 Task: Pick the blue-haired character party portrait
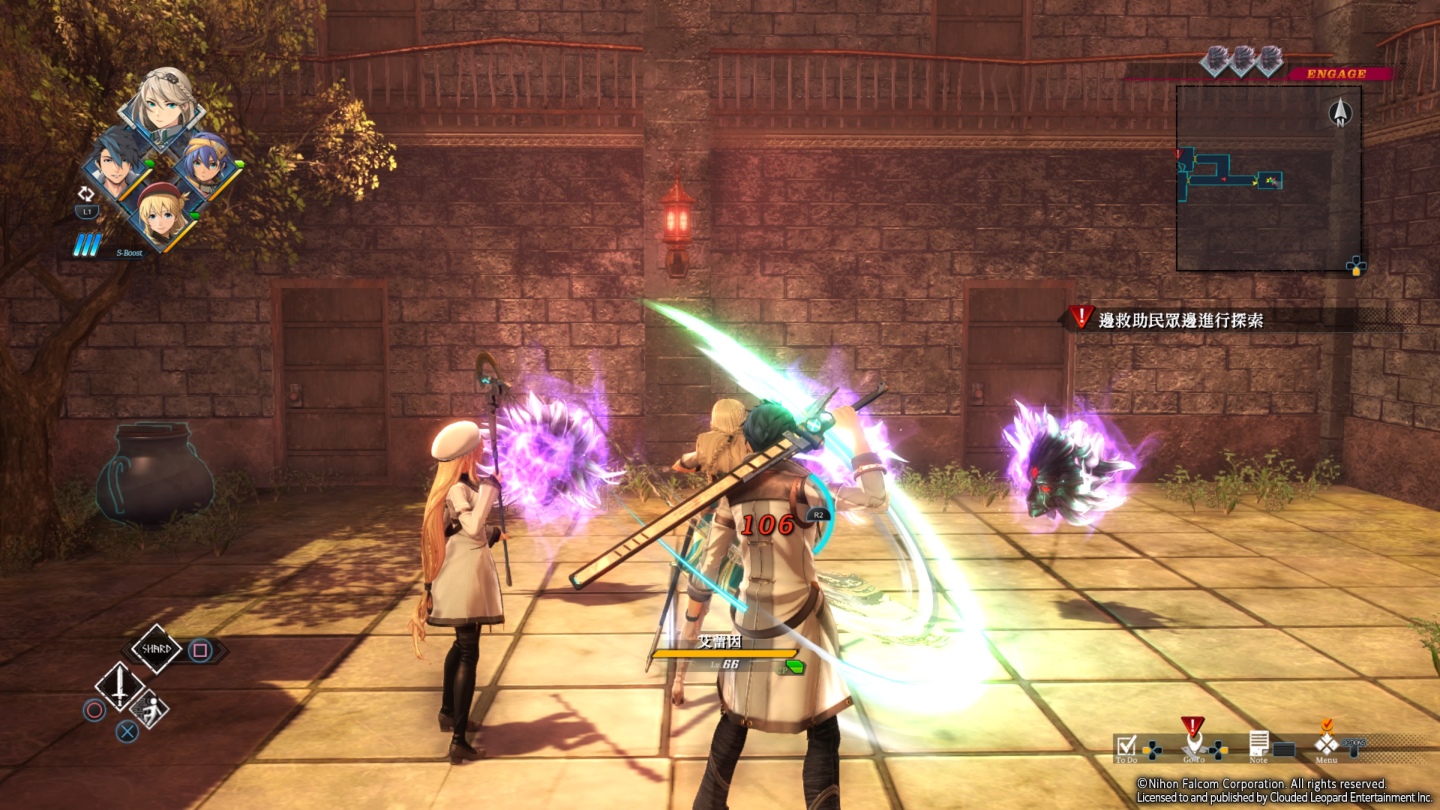point(206,163)
